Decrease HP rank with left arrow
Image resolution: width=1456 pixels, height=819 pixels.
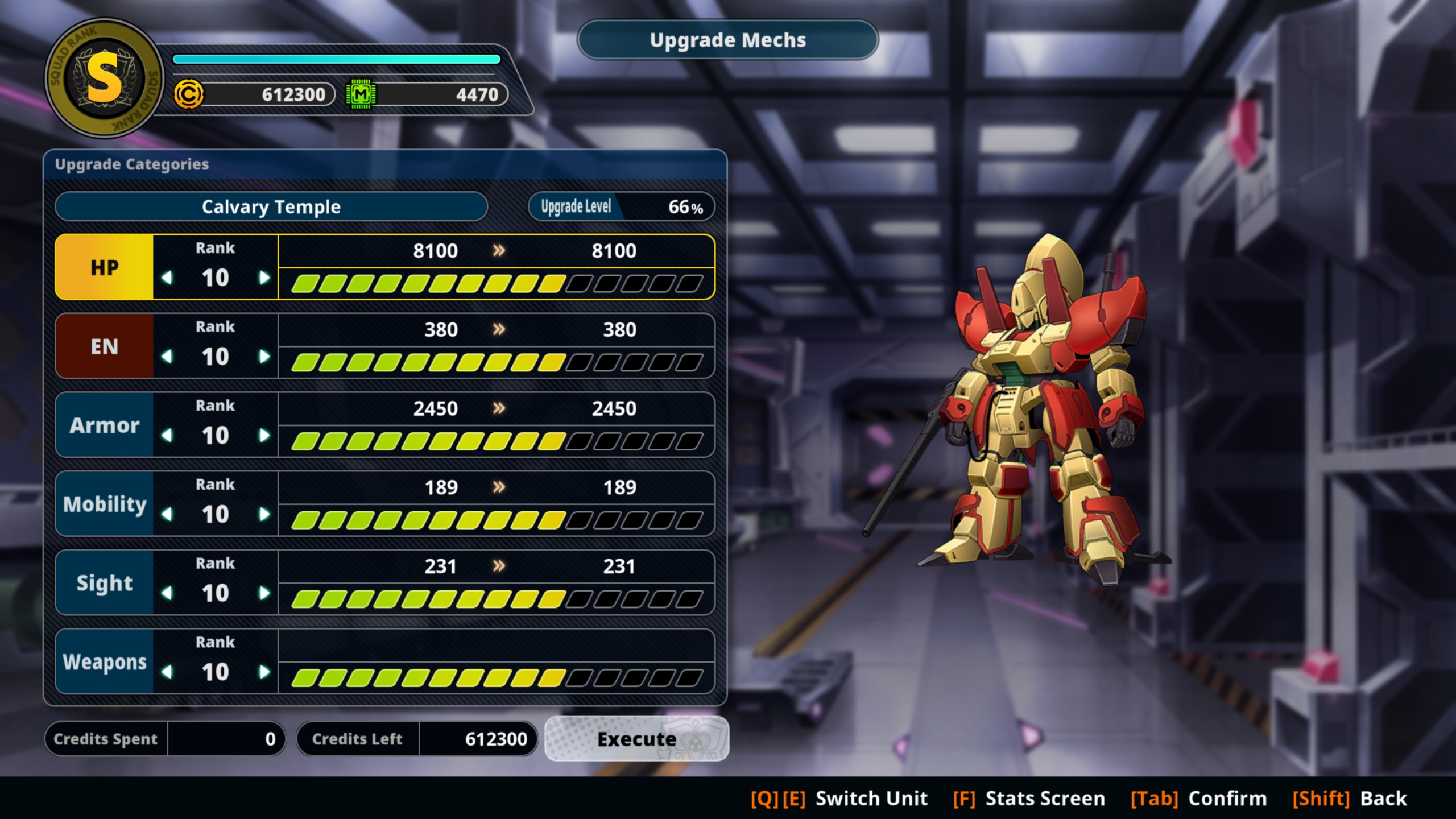167,278
